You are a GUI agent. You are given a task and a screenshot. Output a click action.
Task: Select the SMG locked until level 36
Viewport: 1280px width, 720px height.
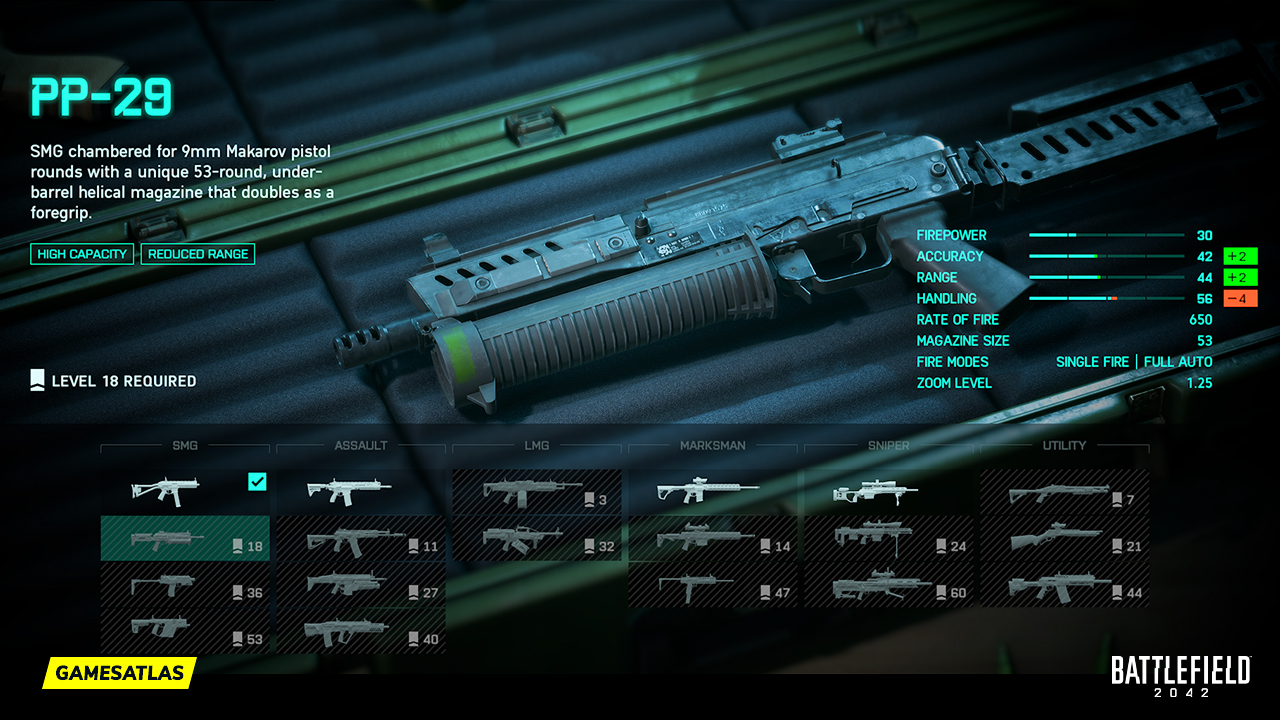[185, 586]
